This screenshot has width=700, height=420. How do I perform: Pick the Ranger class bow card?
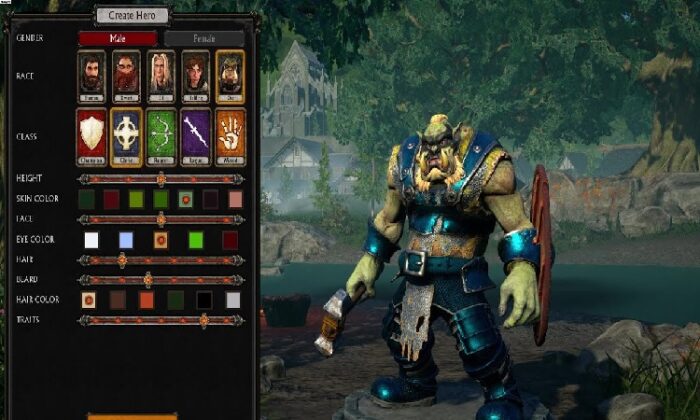point(161,135)
